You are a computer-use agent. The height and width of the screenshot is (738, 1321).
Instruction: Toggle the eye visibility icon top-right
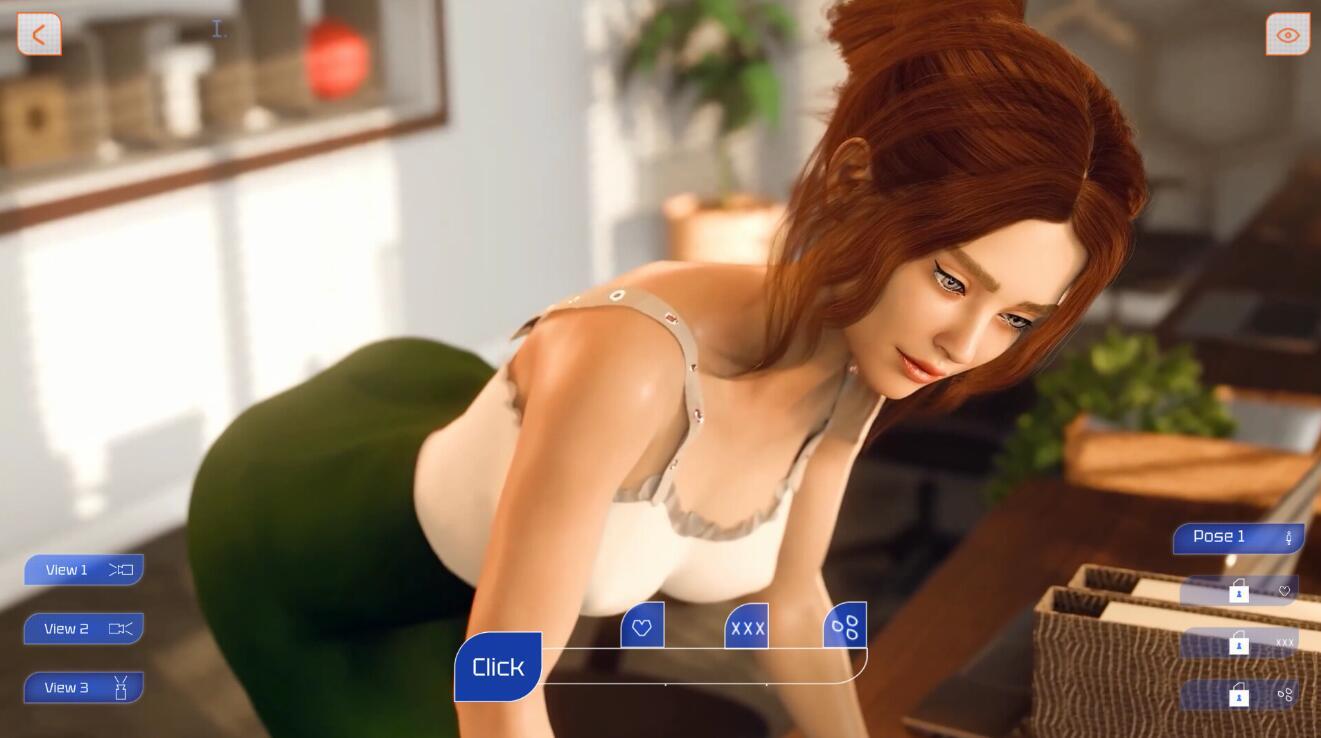click(x=1287, y=33)
